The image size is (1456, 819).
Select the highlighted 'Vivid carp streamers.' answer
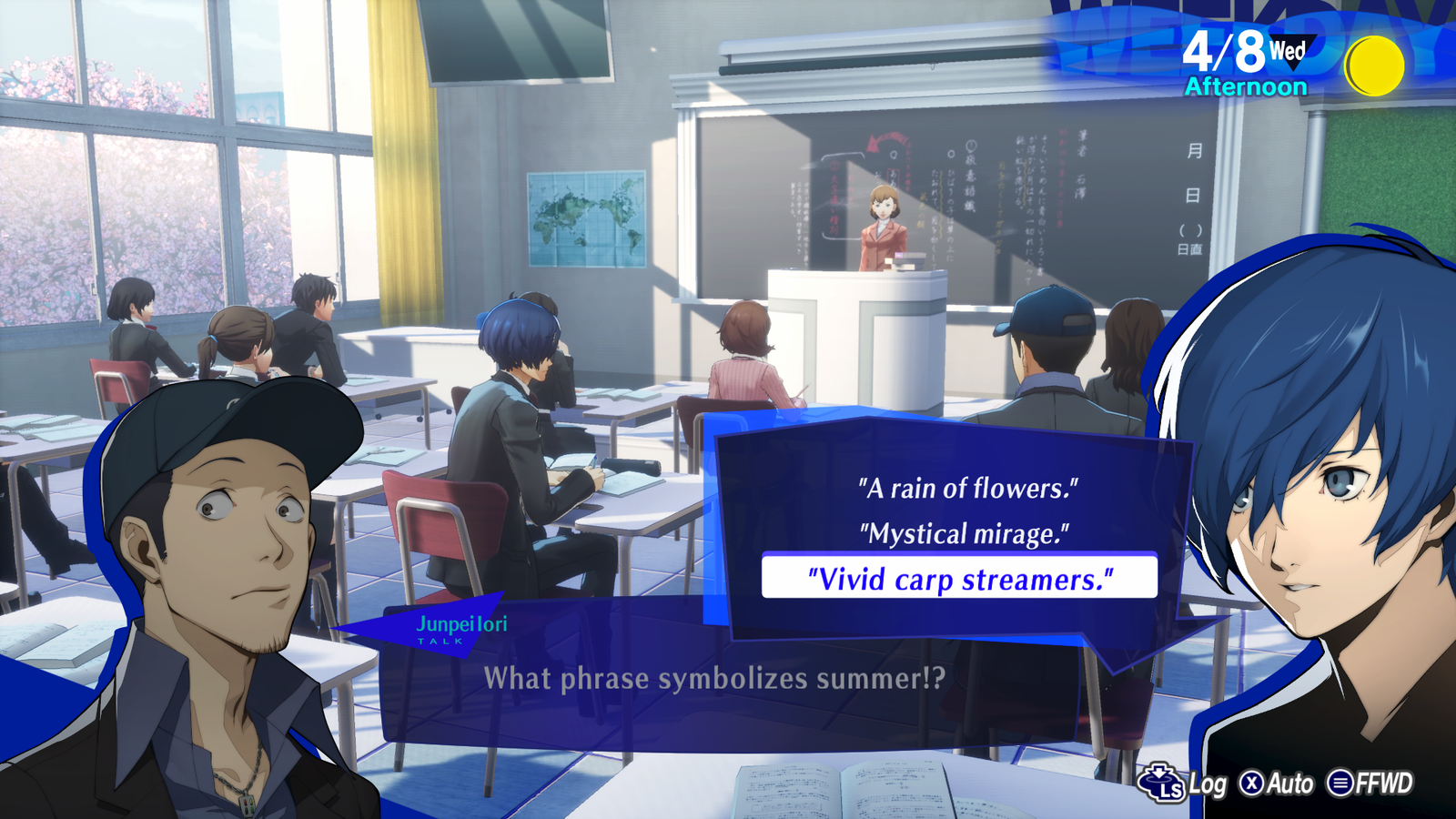(962, 579)
